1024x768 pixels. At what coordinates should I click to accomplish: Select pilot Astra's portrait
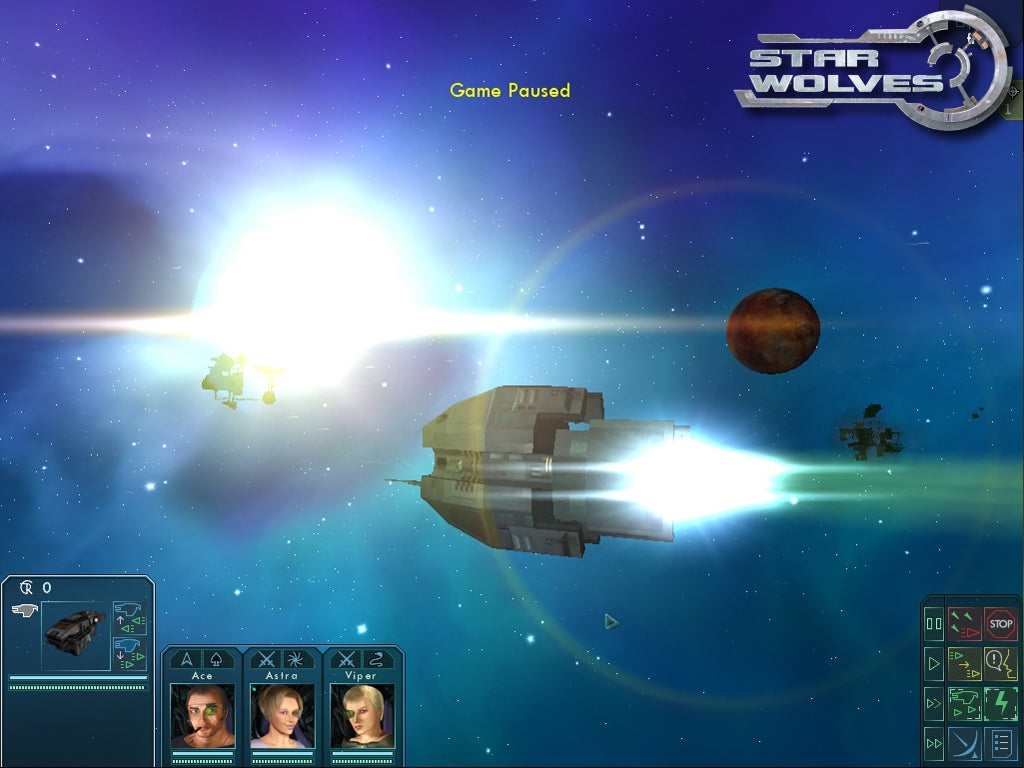(x=282, y=714)
